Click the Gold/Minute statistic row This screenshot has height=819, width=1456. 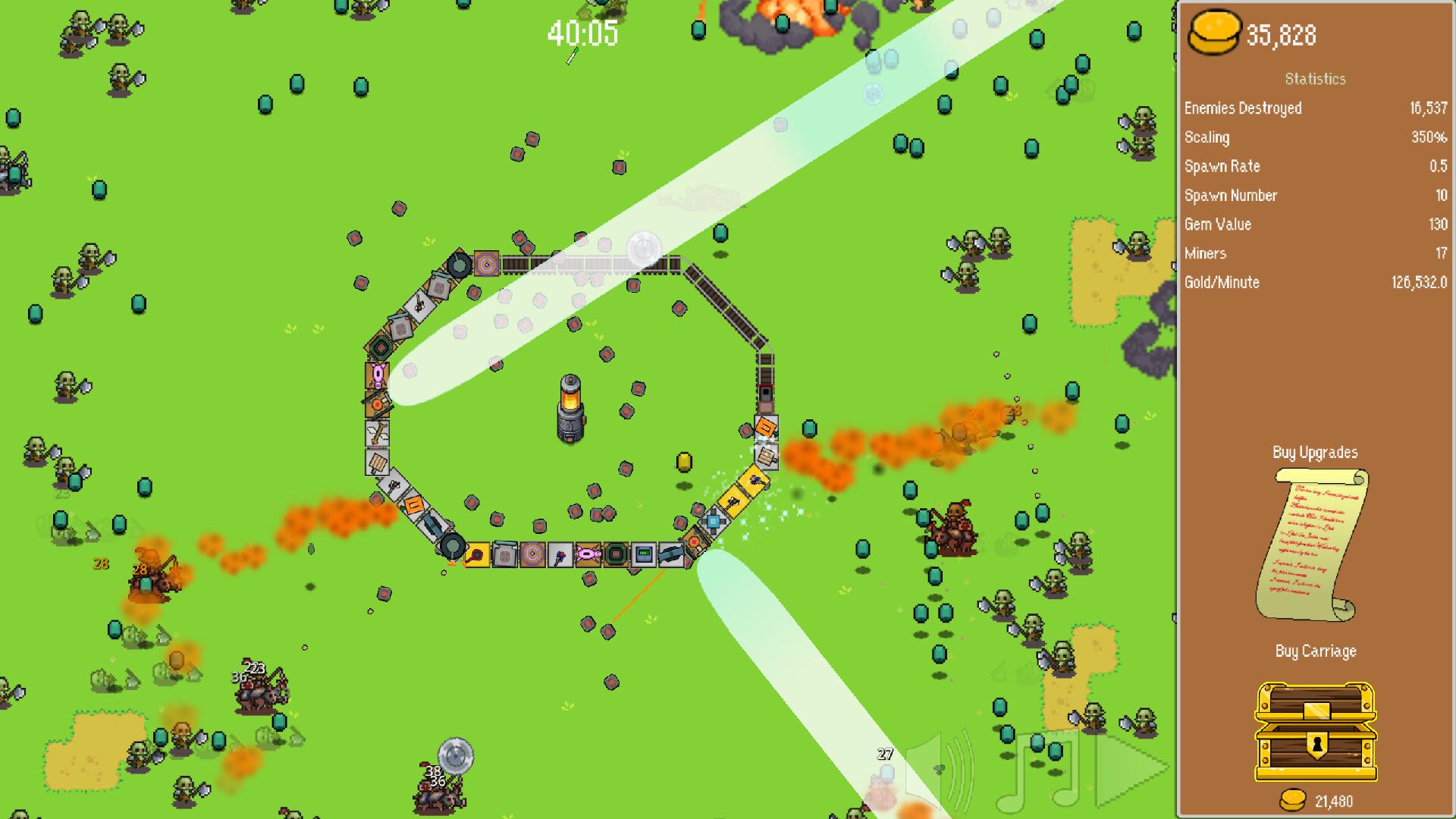point(1316,282)
